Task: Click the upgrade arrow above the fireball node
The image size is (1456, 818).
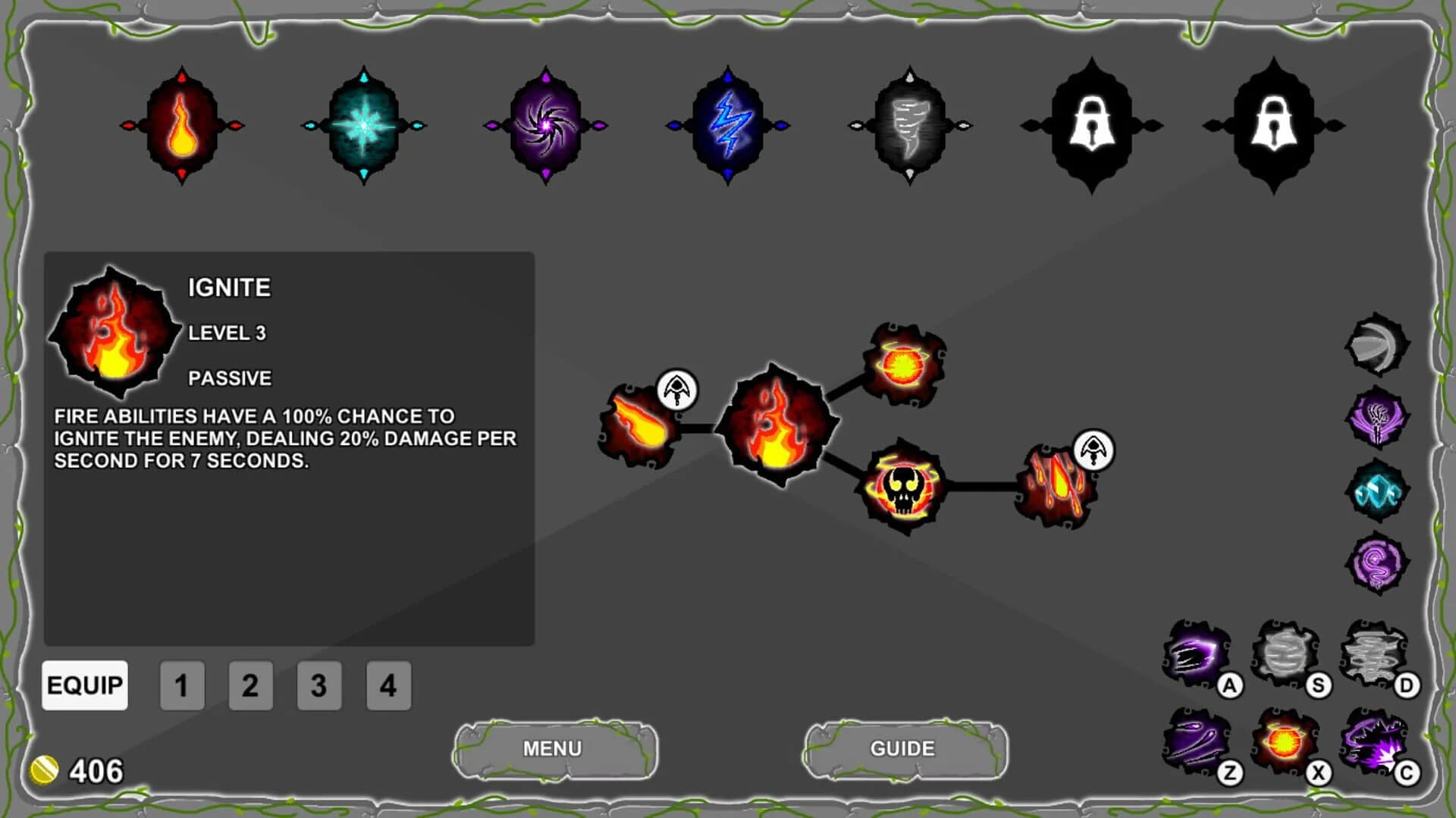Action: tap(677, 389)
